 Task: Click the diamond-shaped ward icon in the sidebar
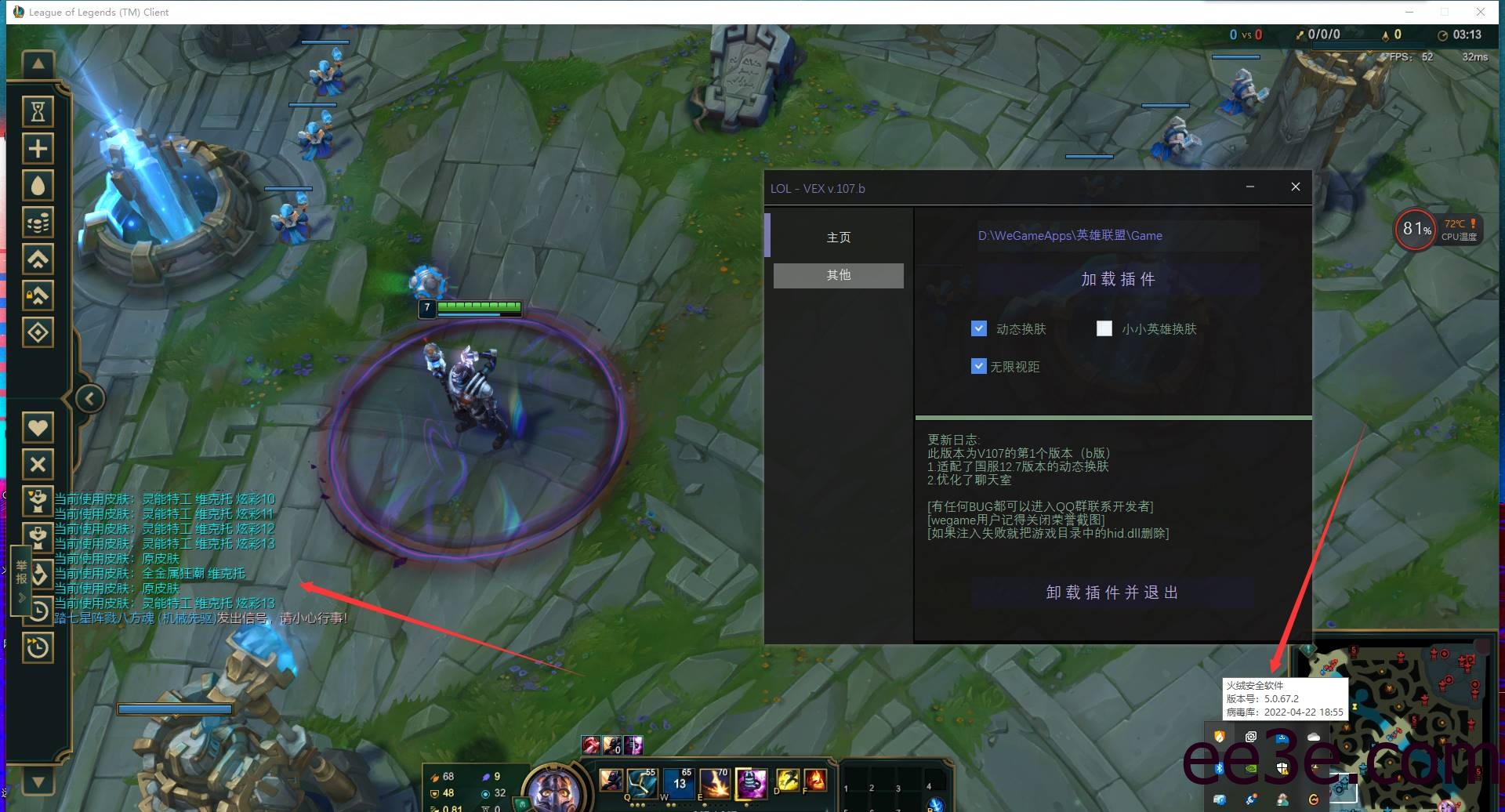pos(38,331)
